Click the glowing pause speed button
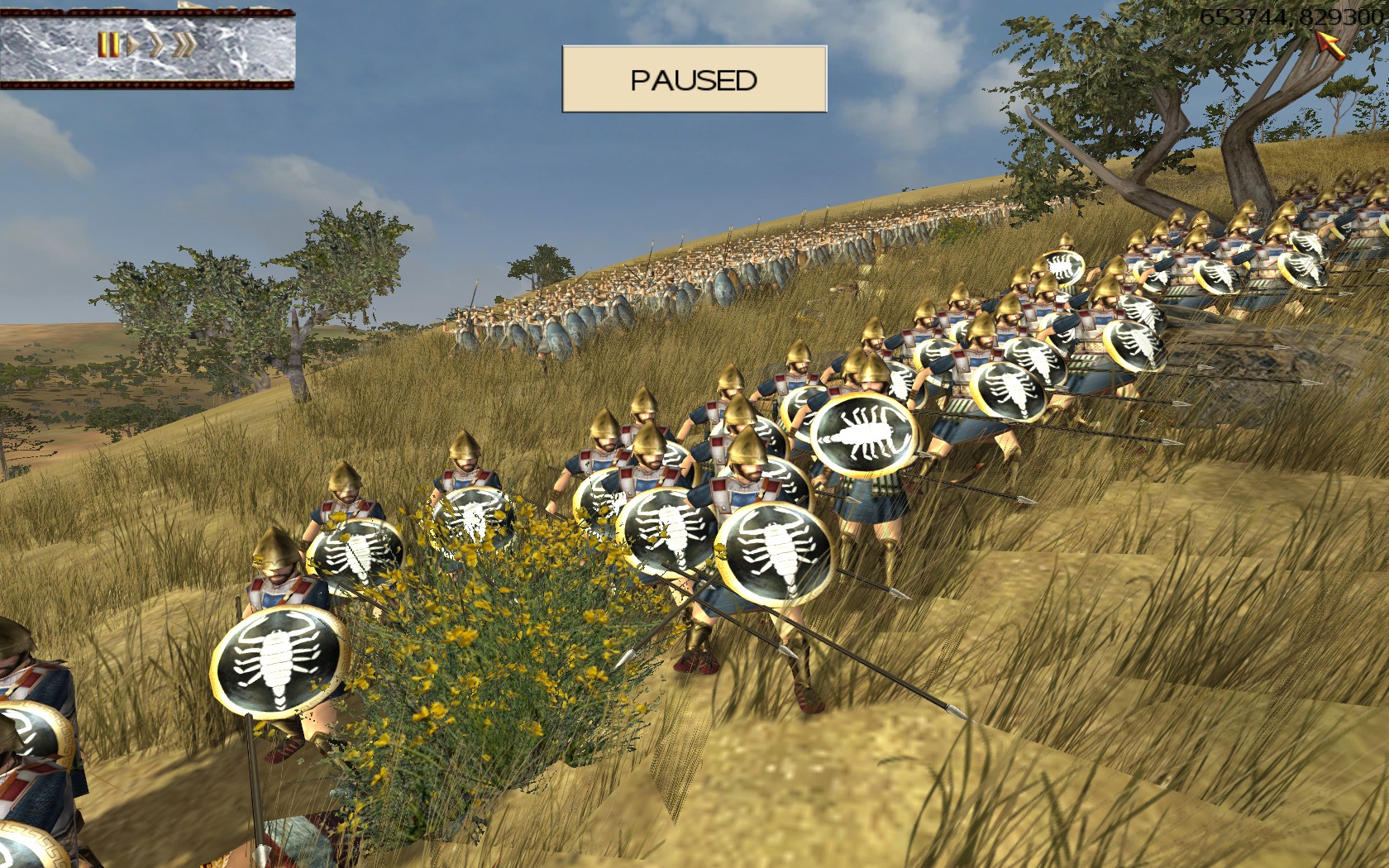This screenshot has width=1389, height=868. point(107,45)
